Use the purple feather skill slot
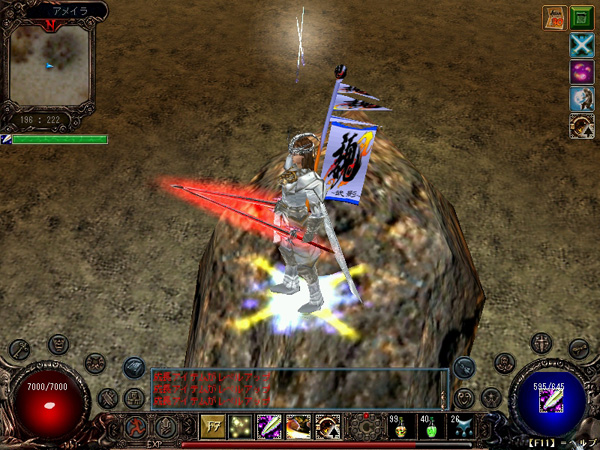This screenshot has width=600, height=450. 270,427
